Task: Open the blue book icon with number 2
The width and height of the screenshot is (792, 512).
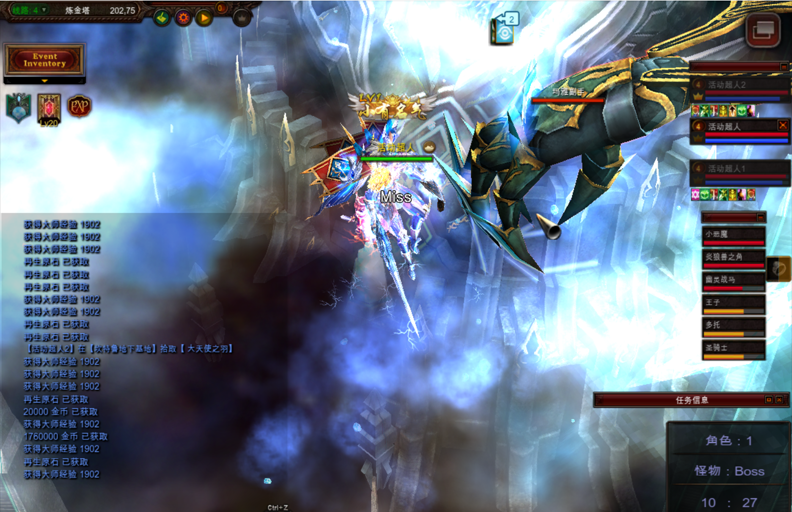Action: point(504,30)
